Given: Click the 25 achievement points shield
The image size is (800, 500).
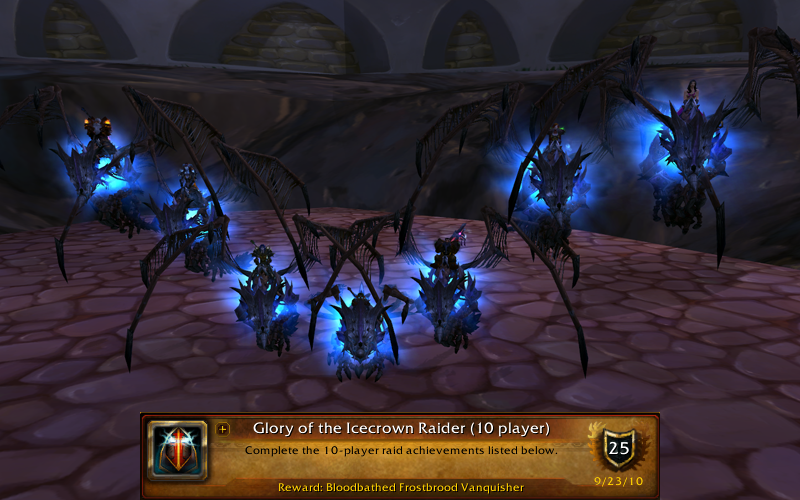Looking at the screenshot, I should [x=619, y=448].
